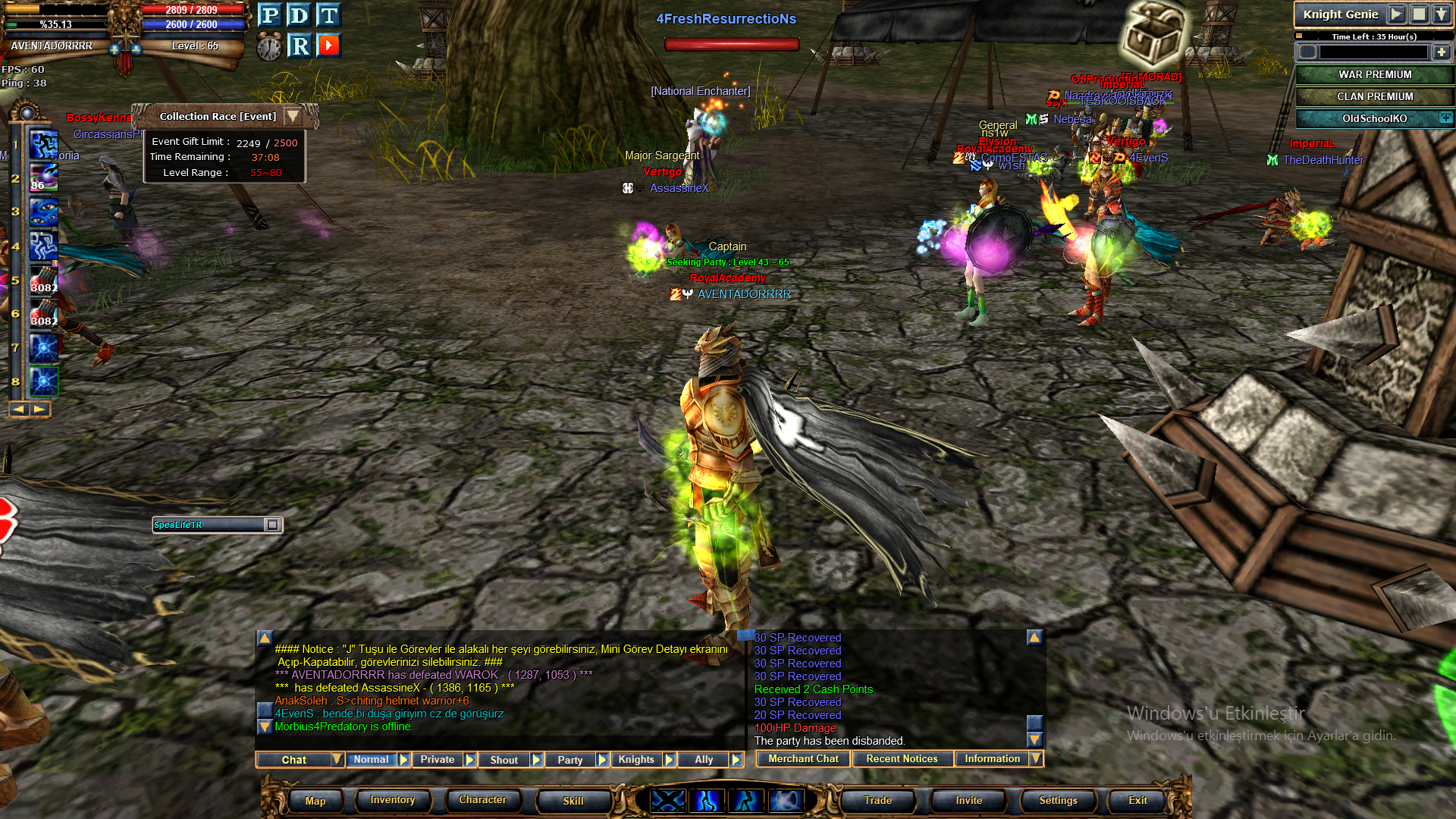Choose the Party chat channel
Viewport: 1456px width, 819px height.
[x=570, y=760]
